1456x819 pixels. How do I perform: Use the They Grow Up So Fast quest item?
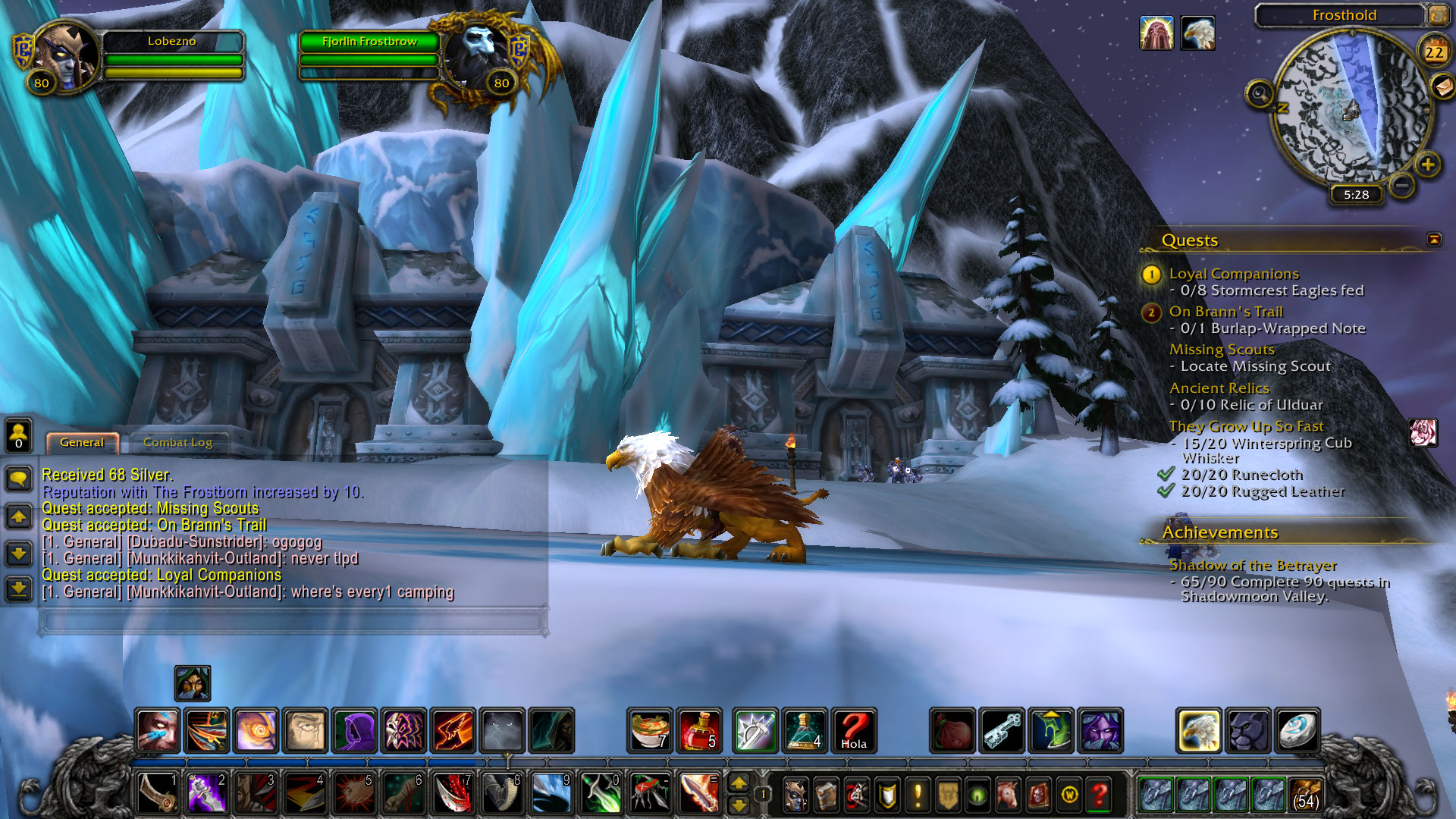tap(1423, 433)
